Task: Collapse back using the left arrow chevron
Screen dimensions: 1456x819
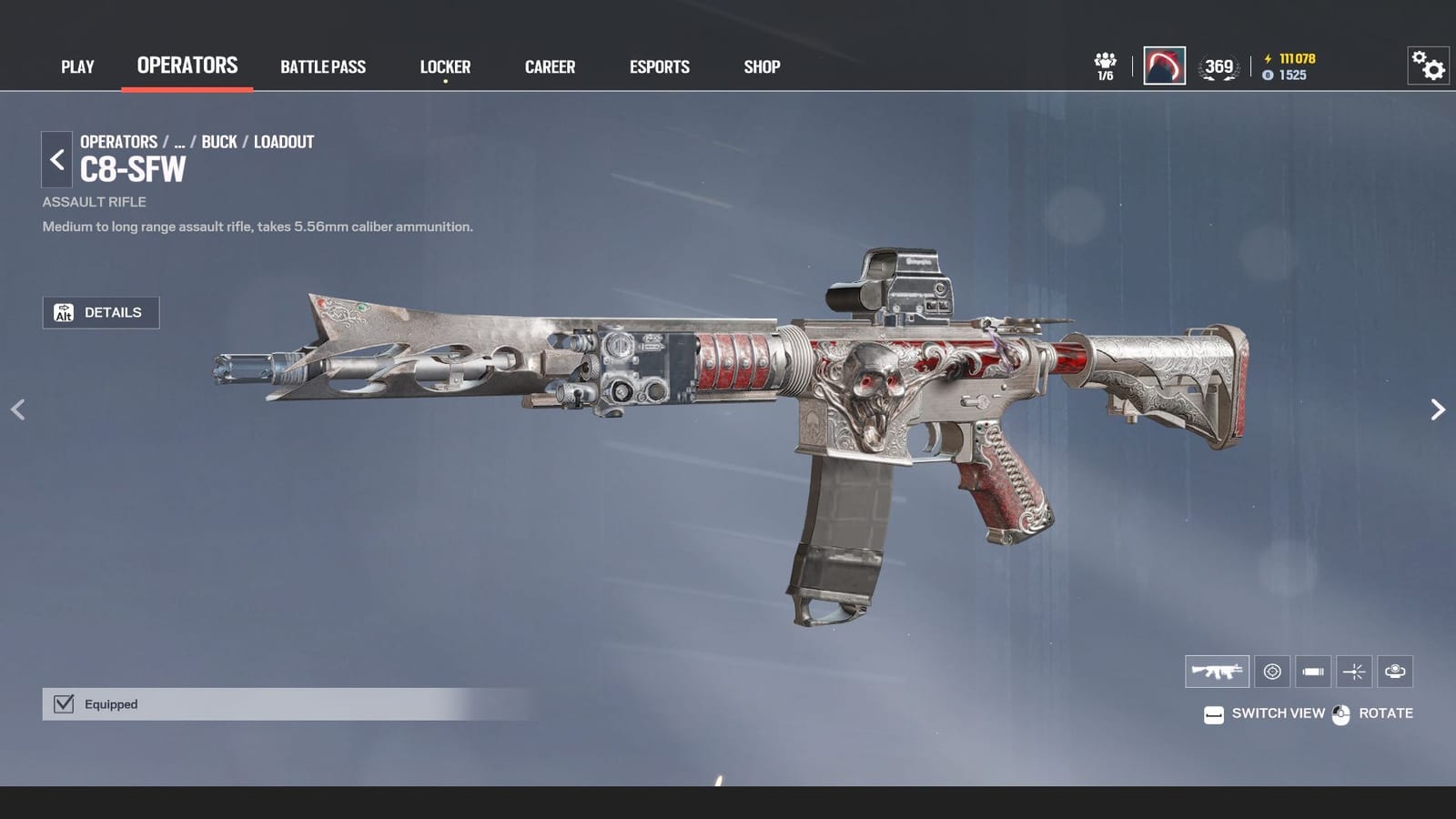Action: [18, 409]
